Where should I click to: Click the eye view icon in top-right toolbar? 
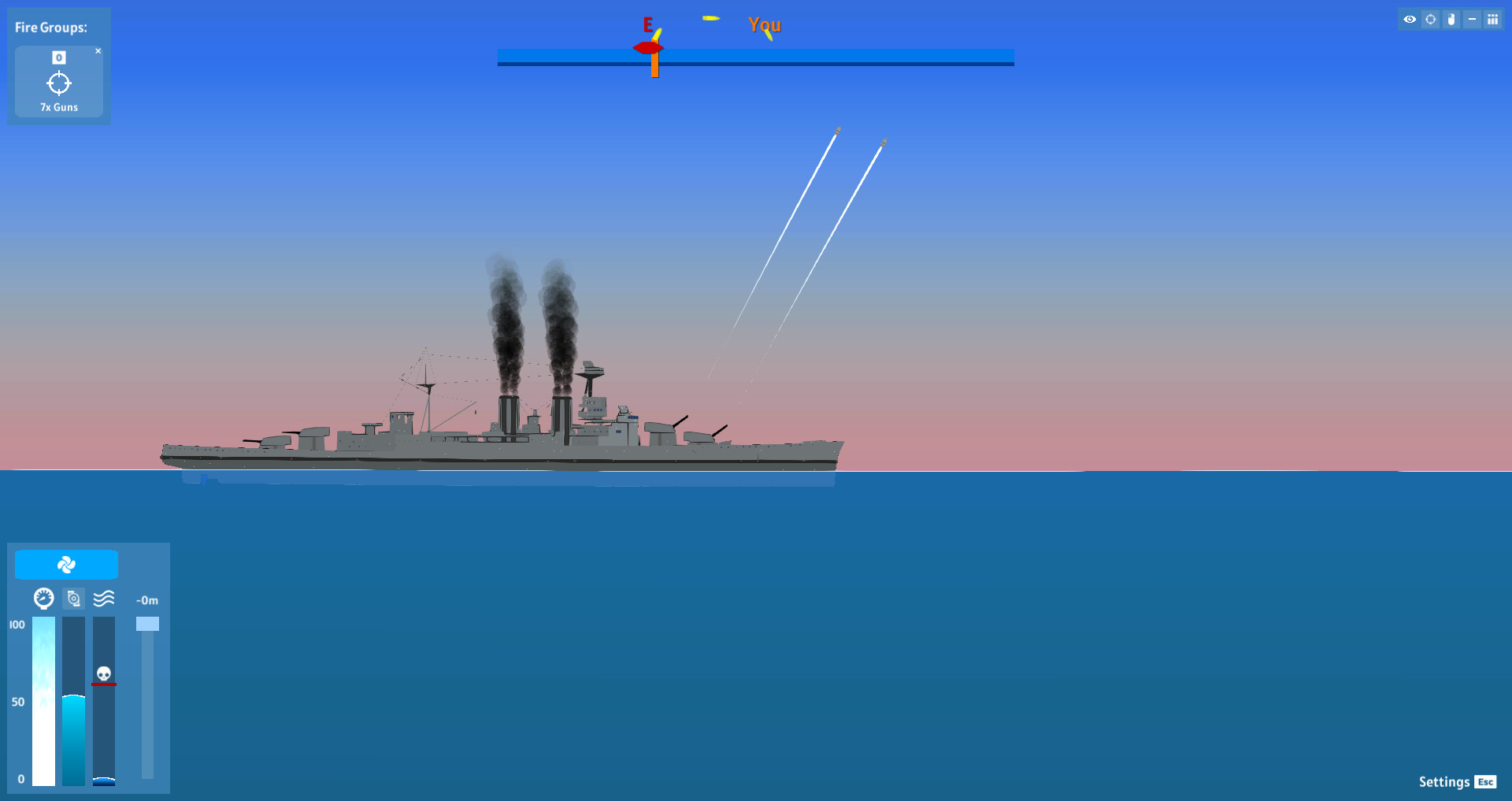coord(1410,19)
